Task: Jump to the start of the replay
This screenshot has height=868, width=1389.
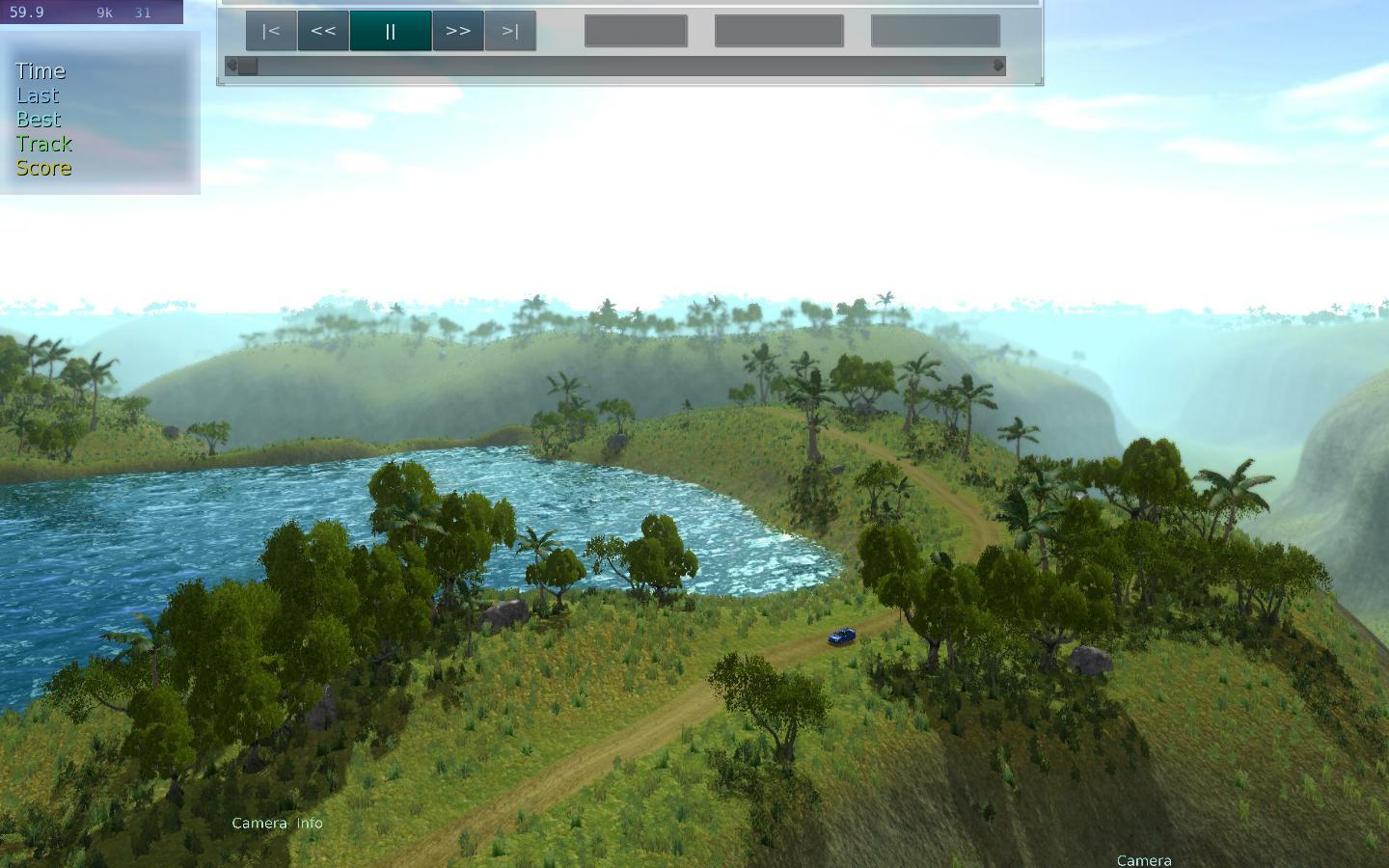Action: (x=271, y=31)
